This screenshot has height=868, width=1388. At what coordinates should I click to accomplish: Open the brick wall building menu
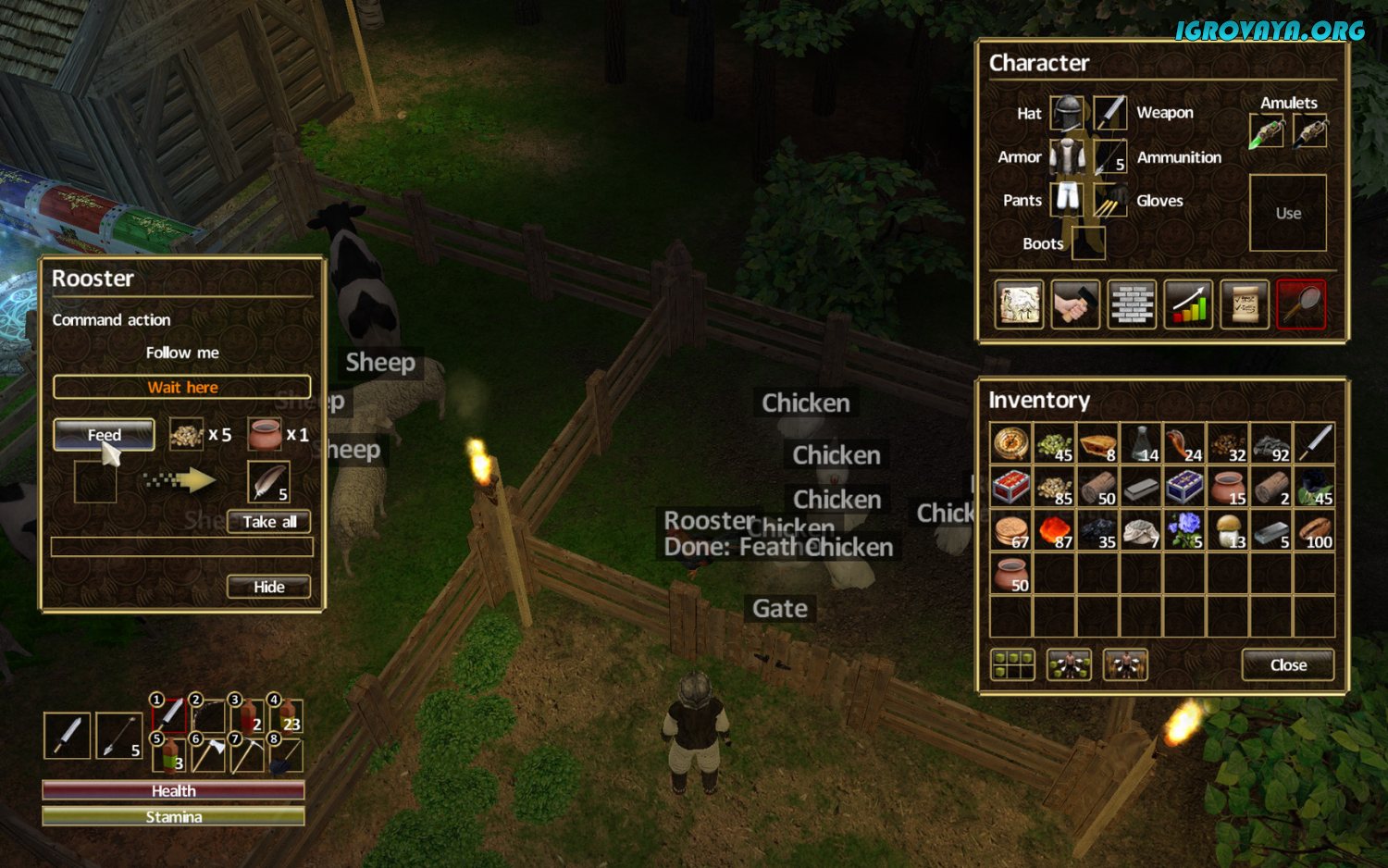1132,304
